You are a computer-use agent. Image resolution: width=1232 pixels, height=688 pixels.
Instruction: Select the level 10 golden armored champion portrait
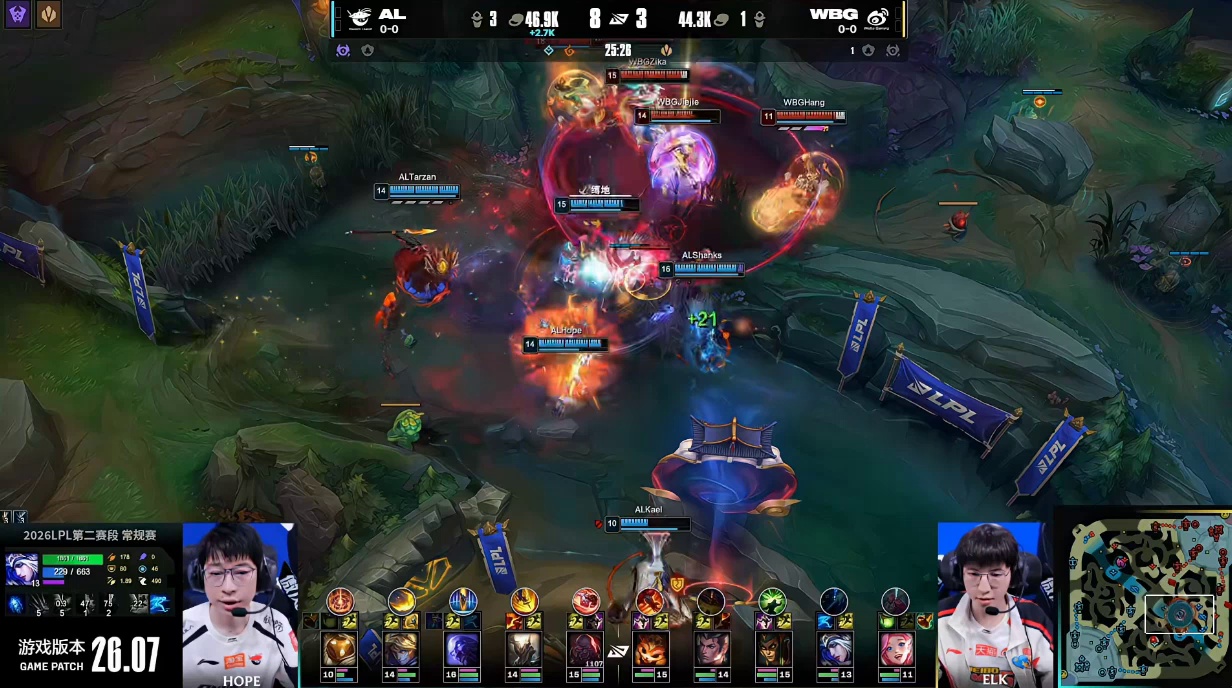tap(339, 649)
